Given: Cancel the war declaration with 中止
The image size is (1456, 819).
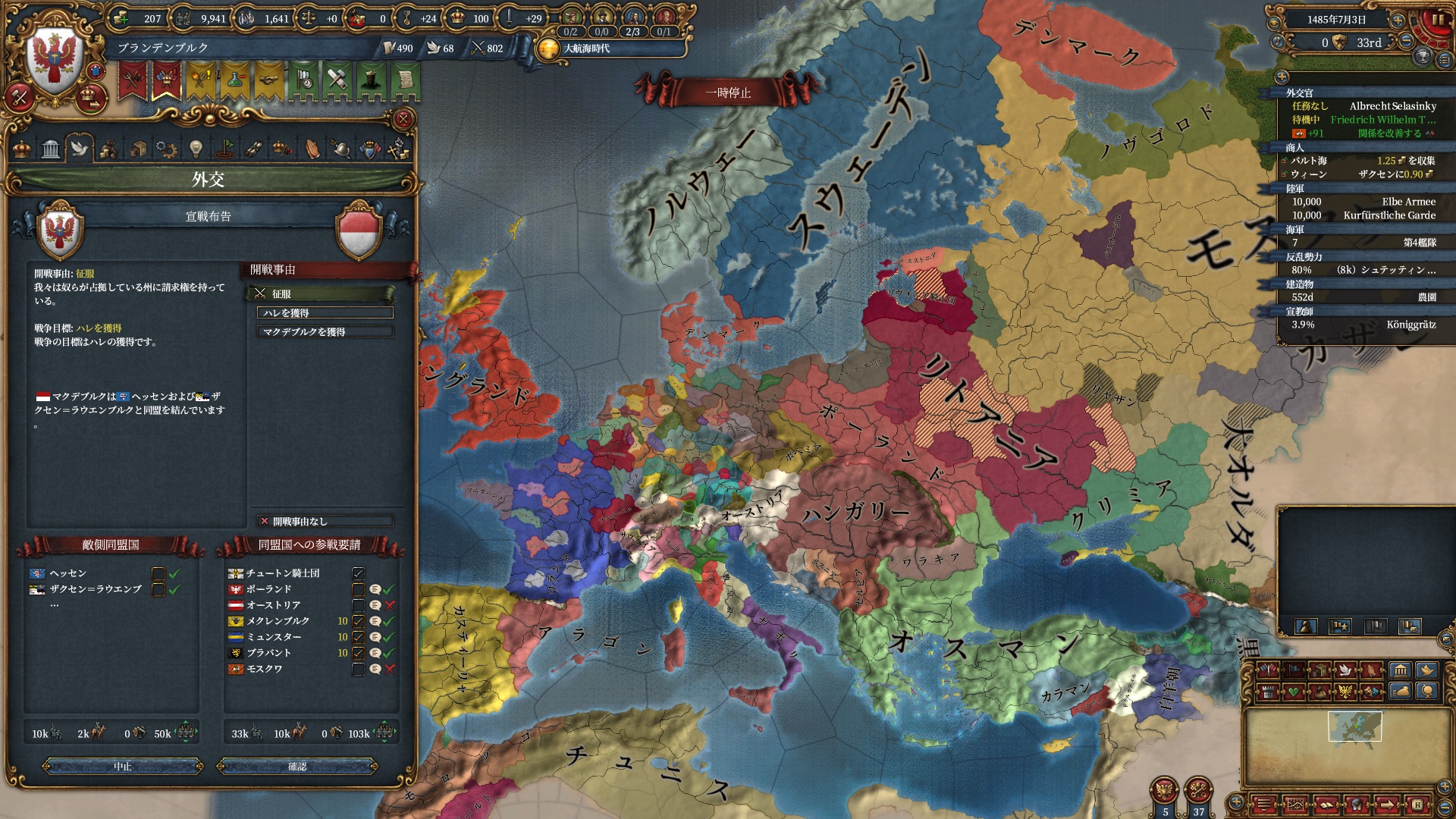Looking at the screenshot, I should point(123,767).
